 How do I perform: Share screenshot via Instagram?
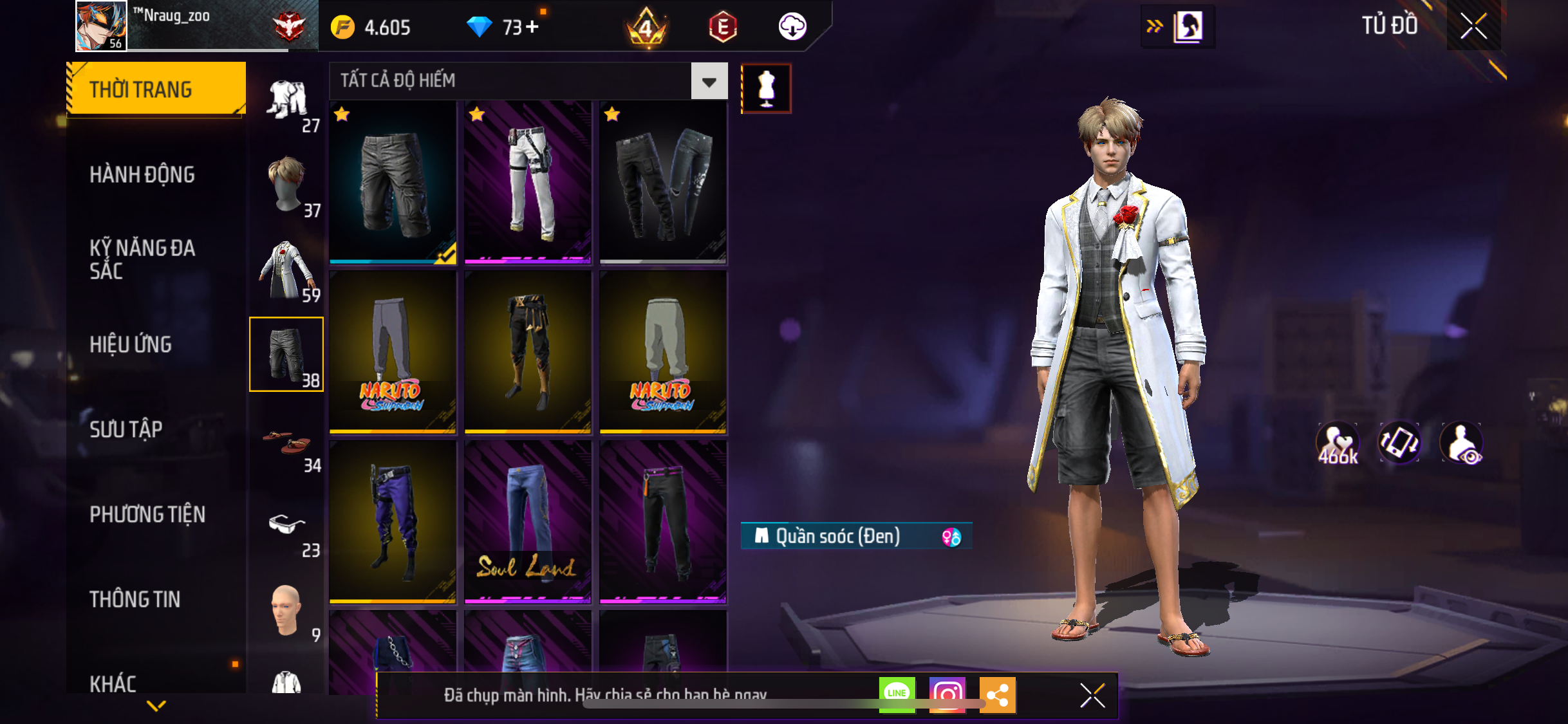947,694
